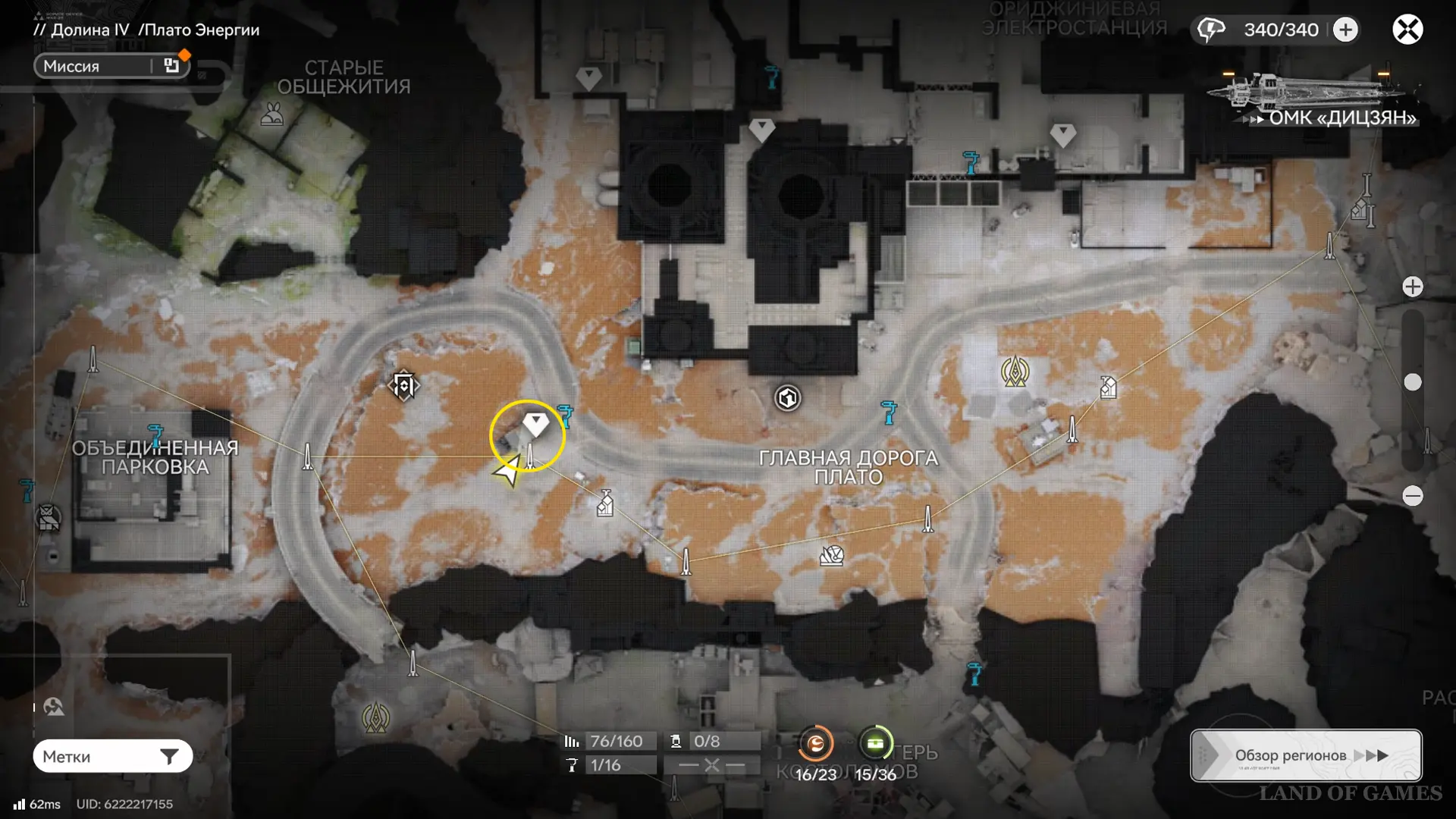Add stamina with the plus button

1345,30
